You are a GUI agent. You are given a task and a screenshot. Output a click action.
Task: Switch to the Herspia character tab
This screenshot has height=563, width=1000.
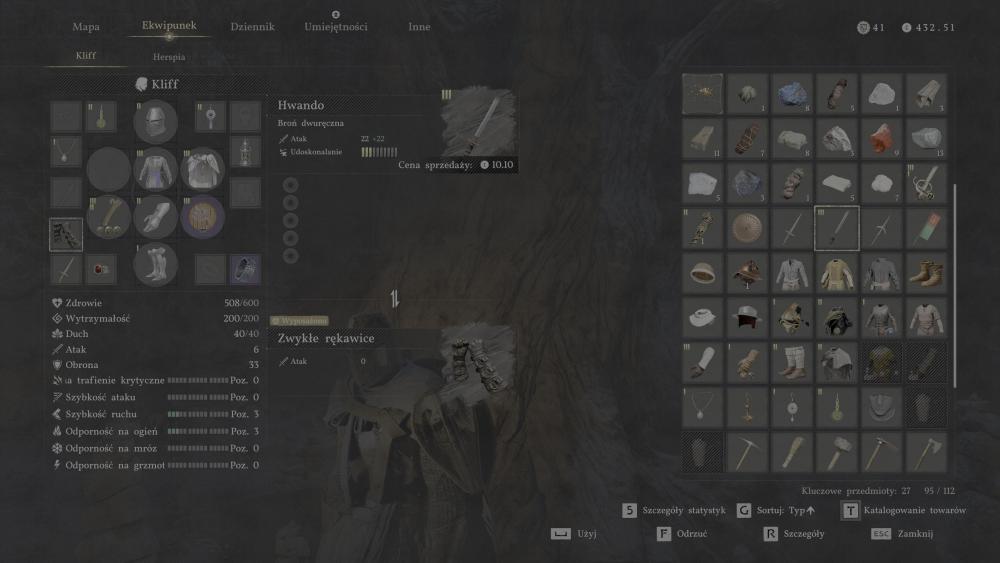169,57
